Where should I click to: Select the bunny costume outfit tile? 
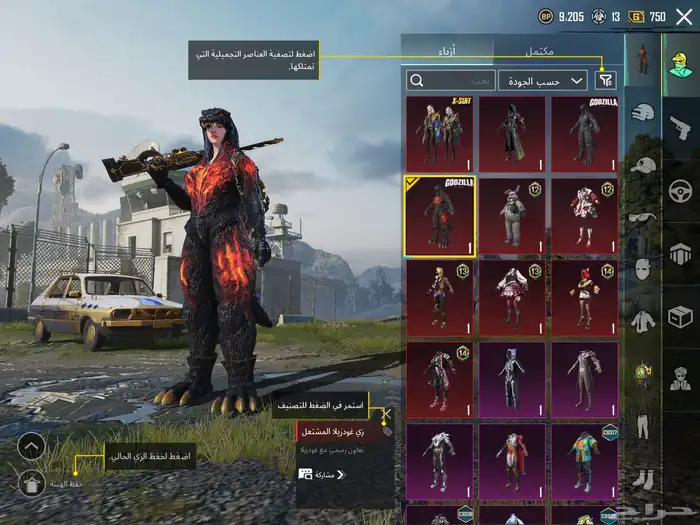(512, 217)
